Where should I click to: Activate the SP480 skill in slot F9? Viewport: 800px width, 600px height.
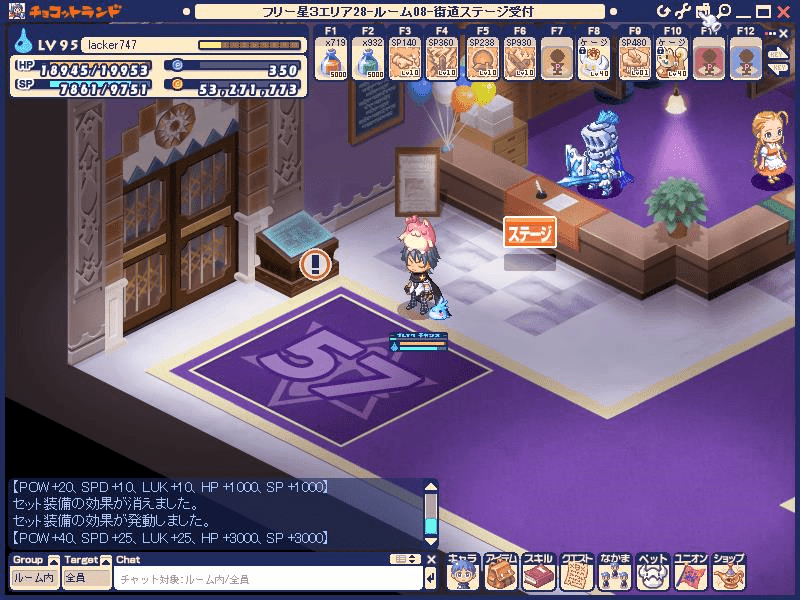(x=635, y=61)
